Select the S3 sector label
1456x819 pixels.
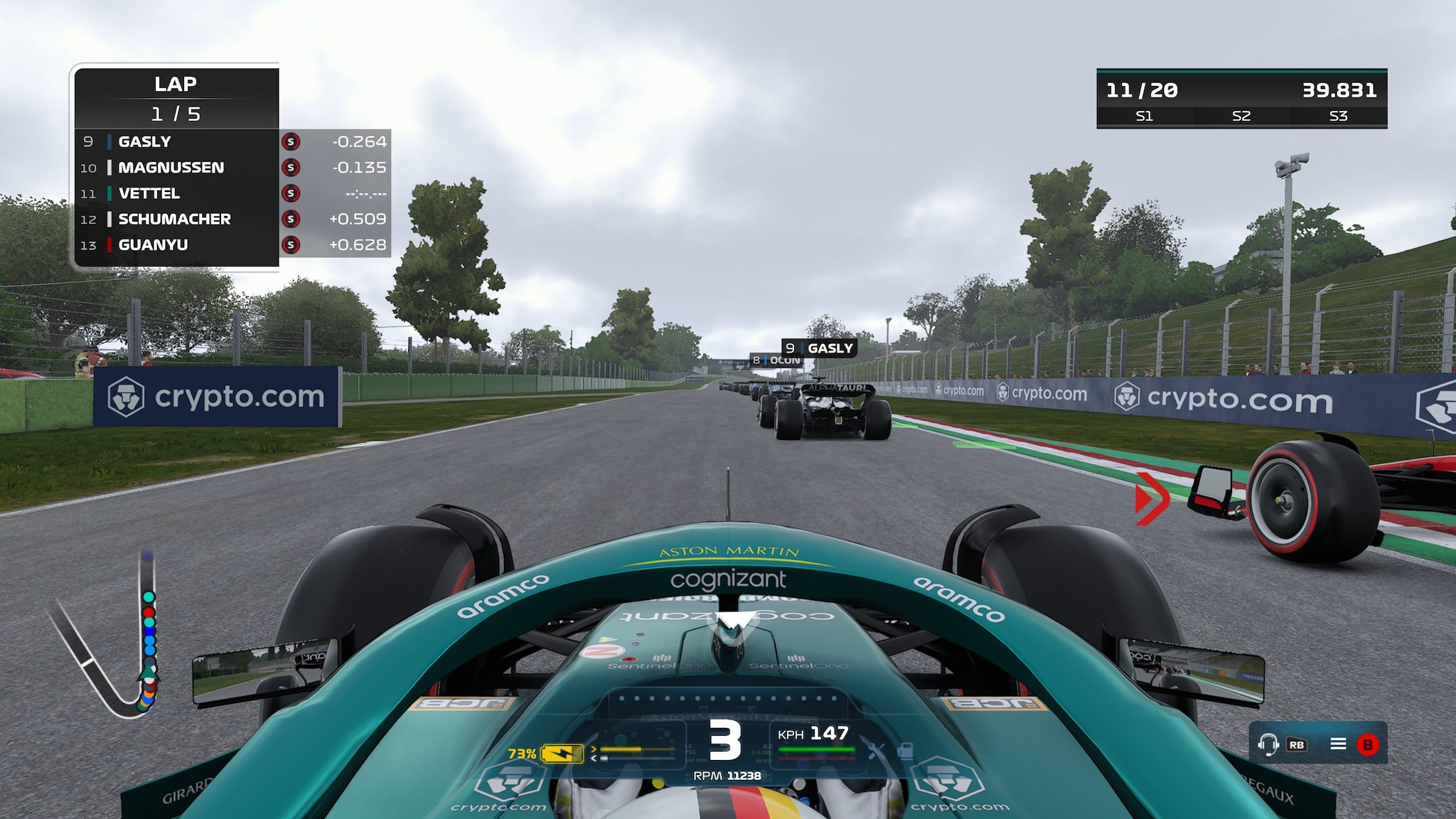coord(1337,117)
